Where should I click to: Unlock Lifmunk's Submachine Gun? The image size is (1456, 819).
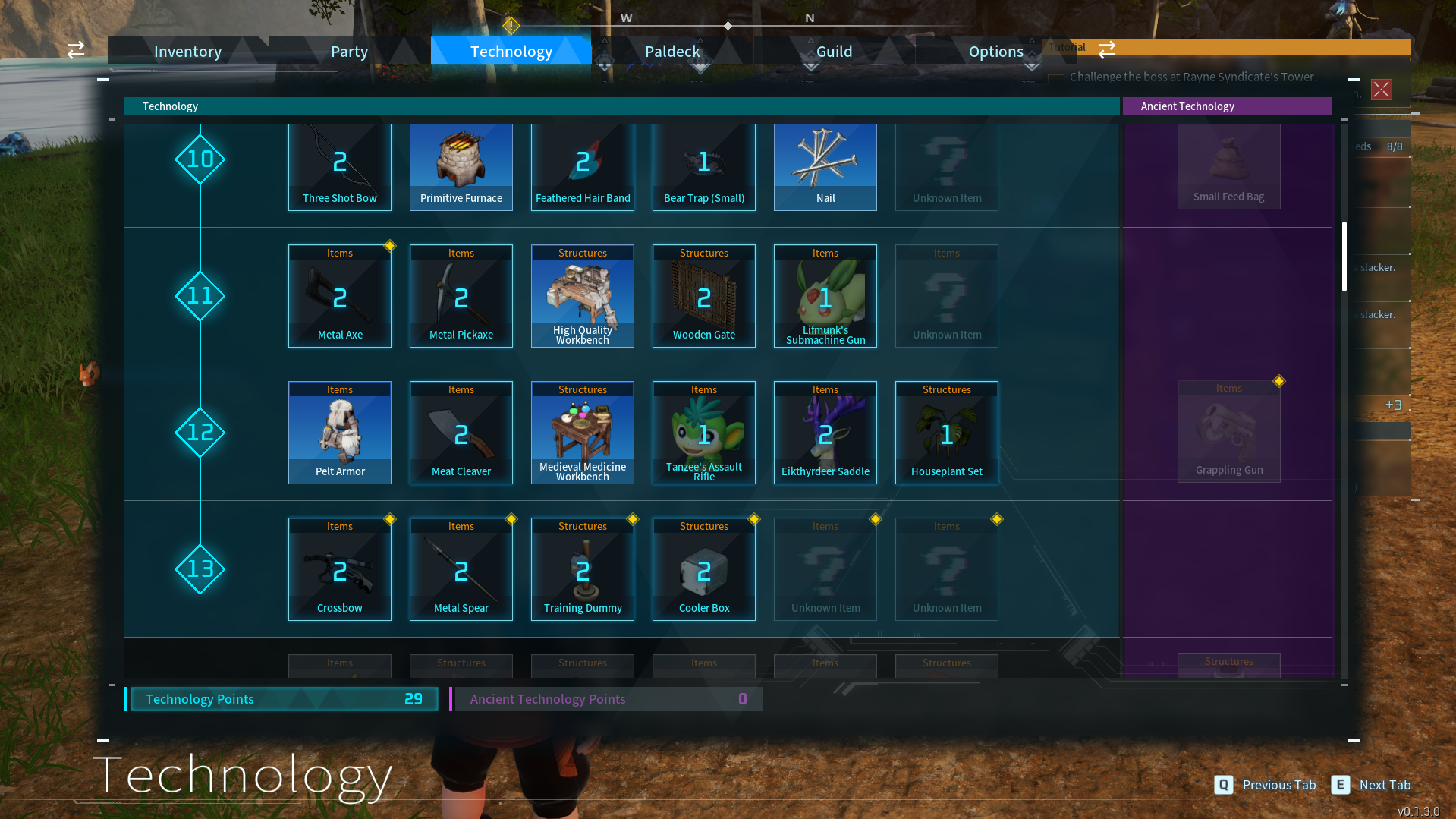click(x=825, y=295)
